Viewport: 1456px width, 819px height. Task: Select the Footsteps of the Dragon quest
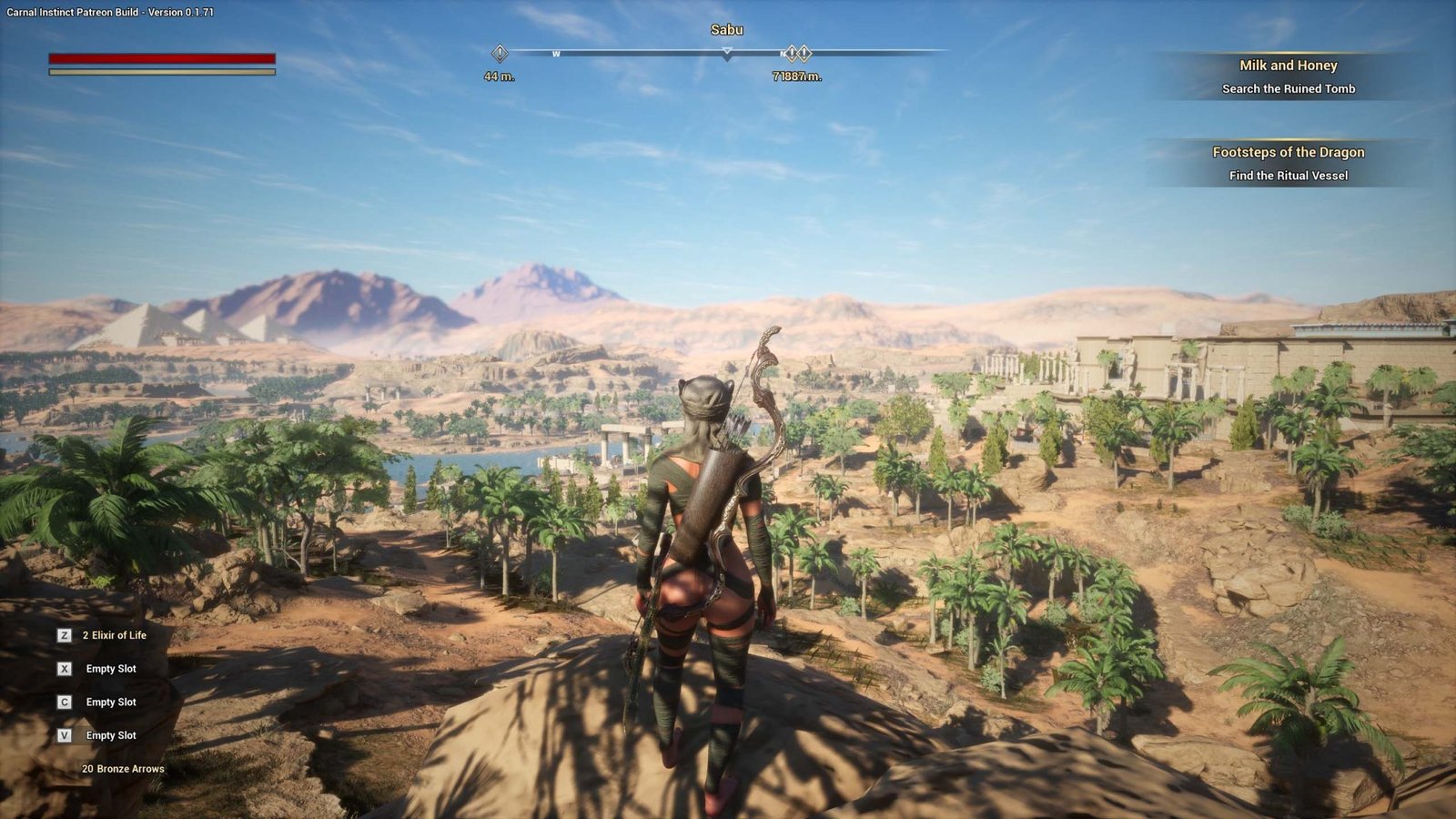1288,163
